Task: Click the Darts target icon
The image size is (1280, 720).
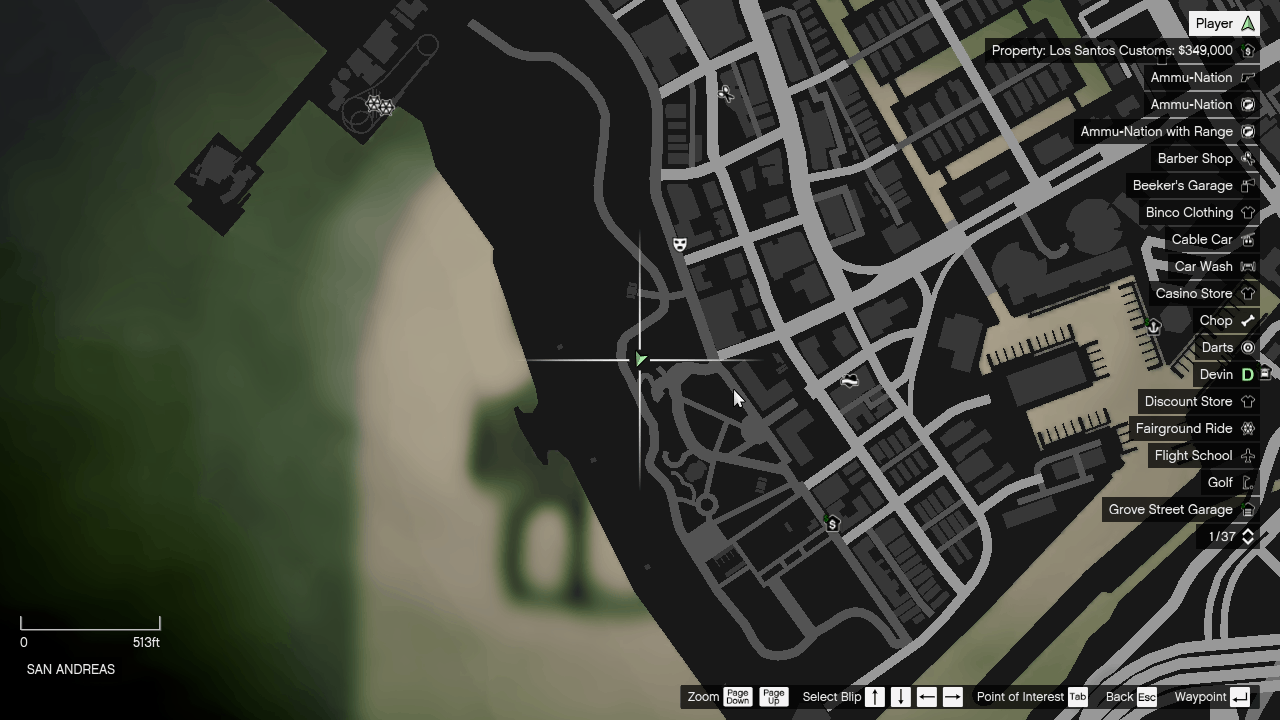Action: pyautogui.click(x=1248, y=347)
